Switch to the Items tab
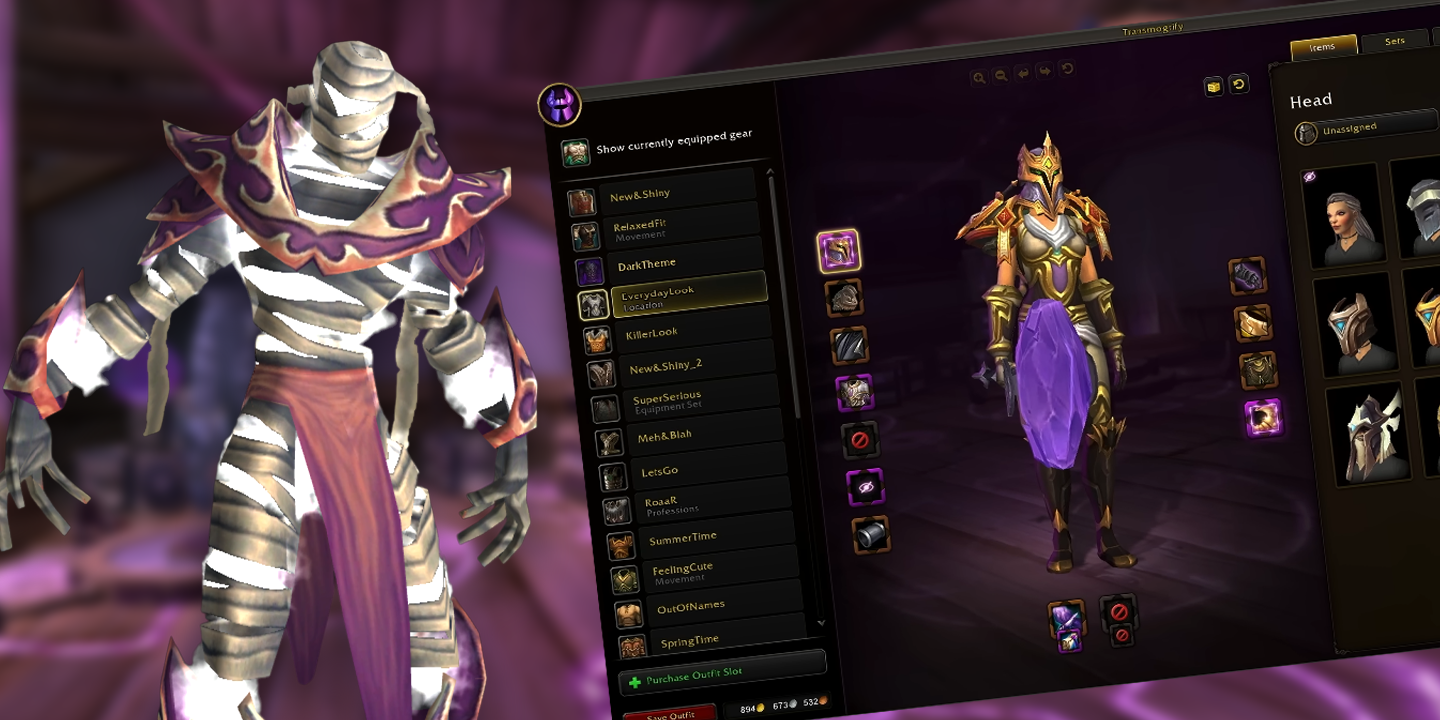 1325,46
